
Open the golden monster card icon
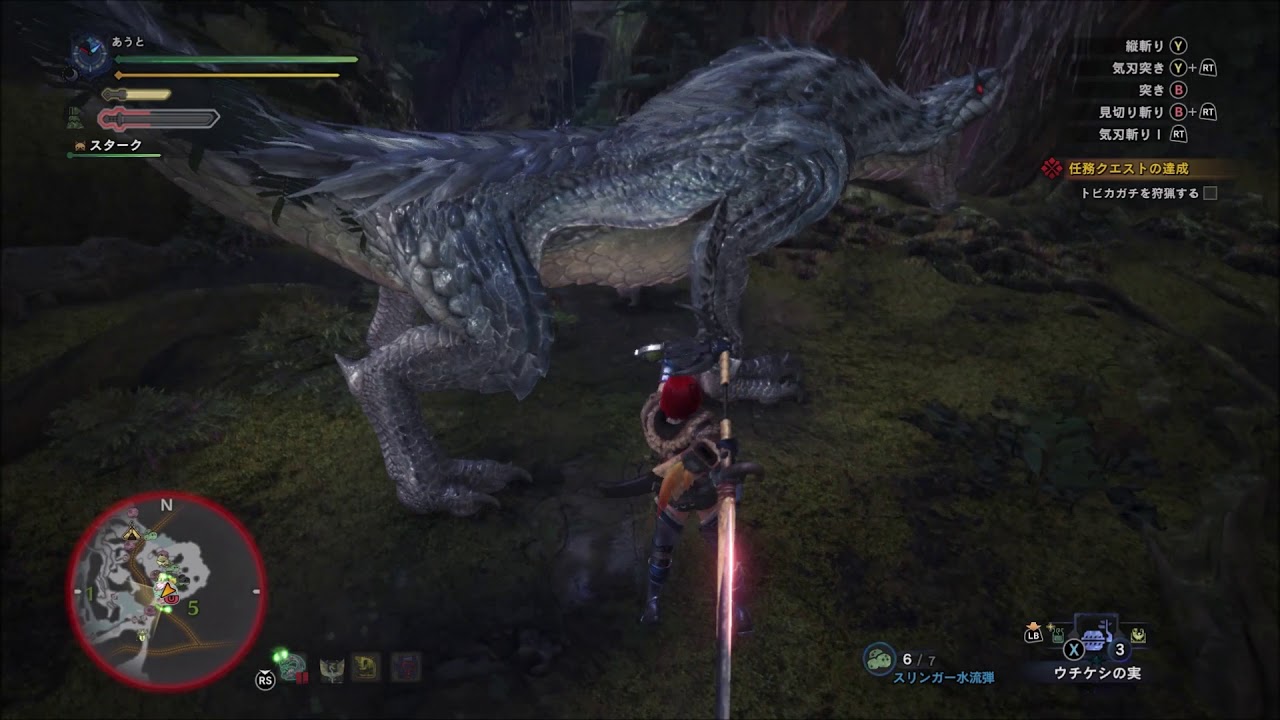point(364,667)
